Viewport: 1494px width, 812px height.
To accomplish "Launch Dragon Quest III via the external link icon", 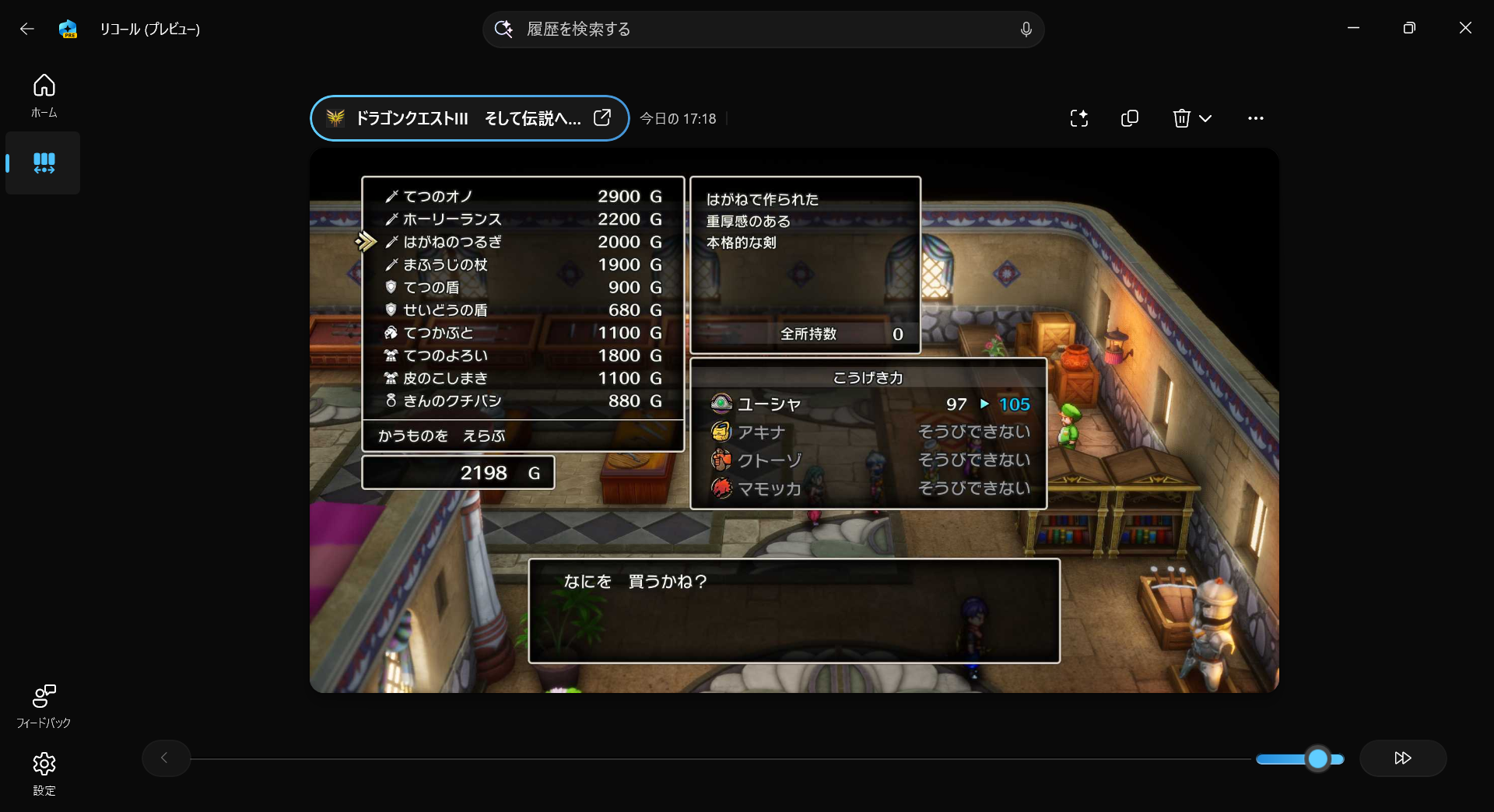I will click(x=601, y=117).
